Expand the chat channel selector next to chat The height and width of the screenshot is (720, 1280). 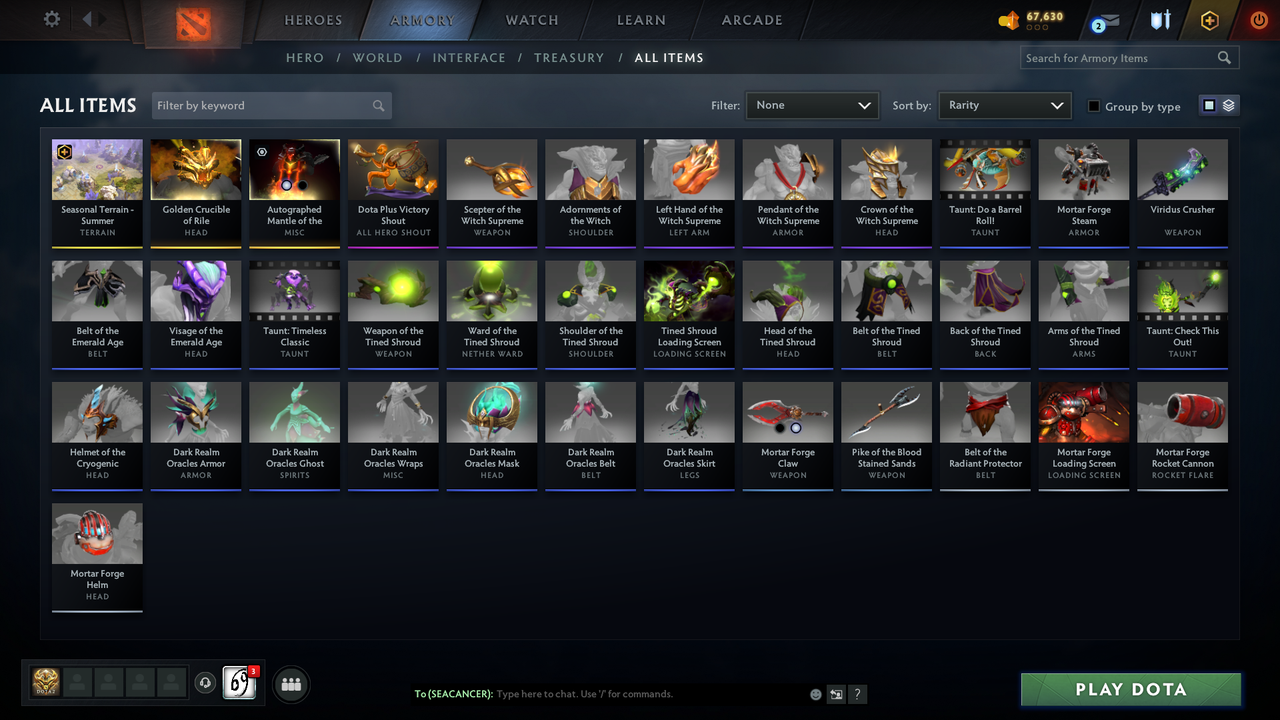[x=836, y=694]
